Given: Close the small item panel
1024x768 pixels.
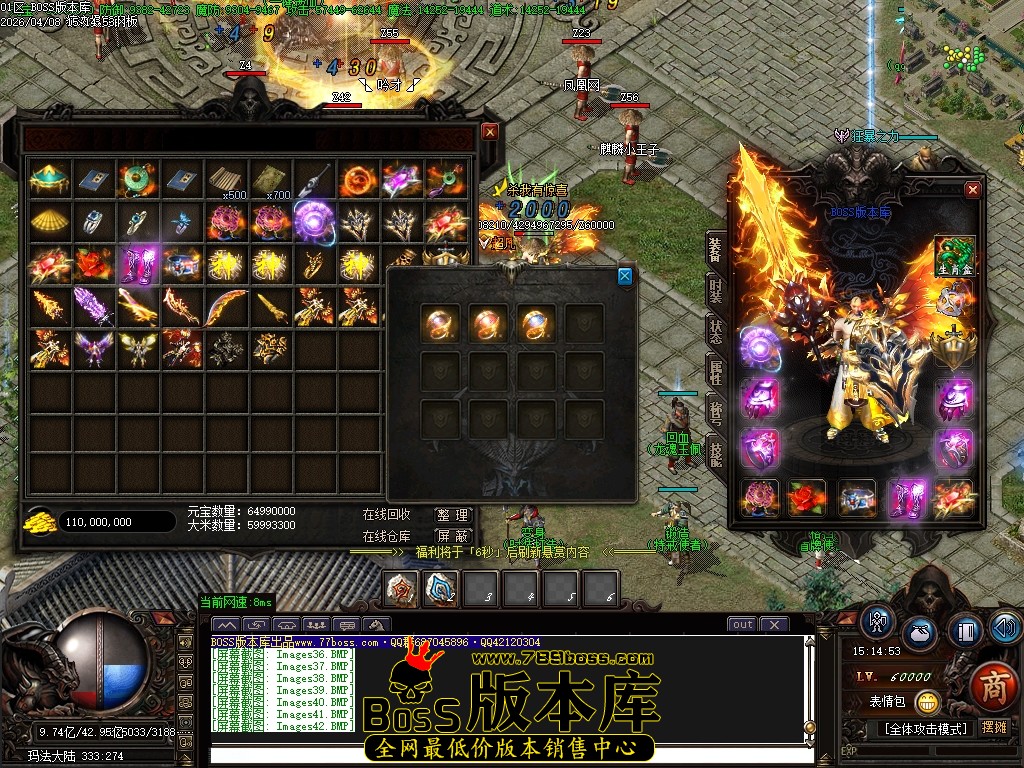Looking at the screenshot, I should [625, 276].
